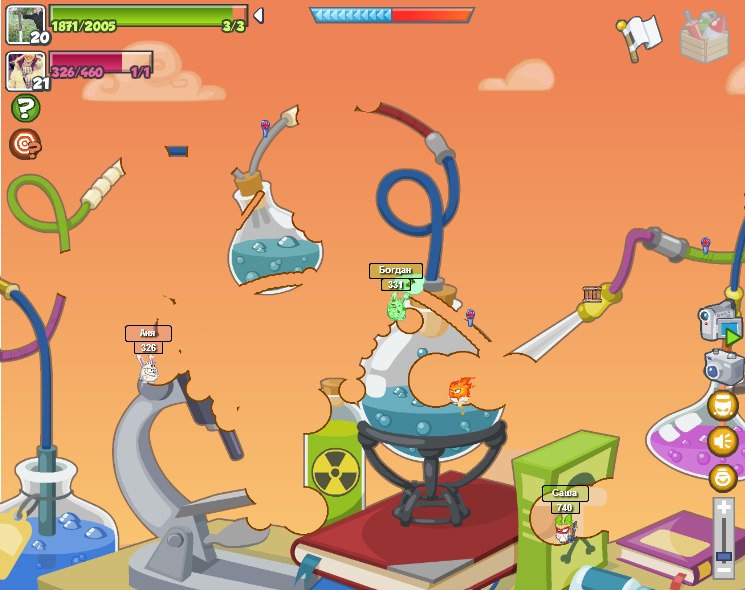This screenshot has width=745, height=590.
Task: Click the orange target hint icon
Action: click(25, 144)
